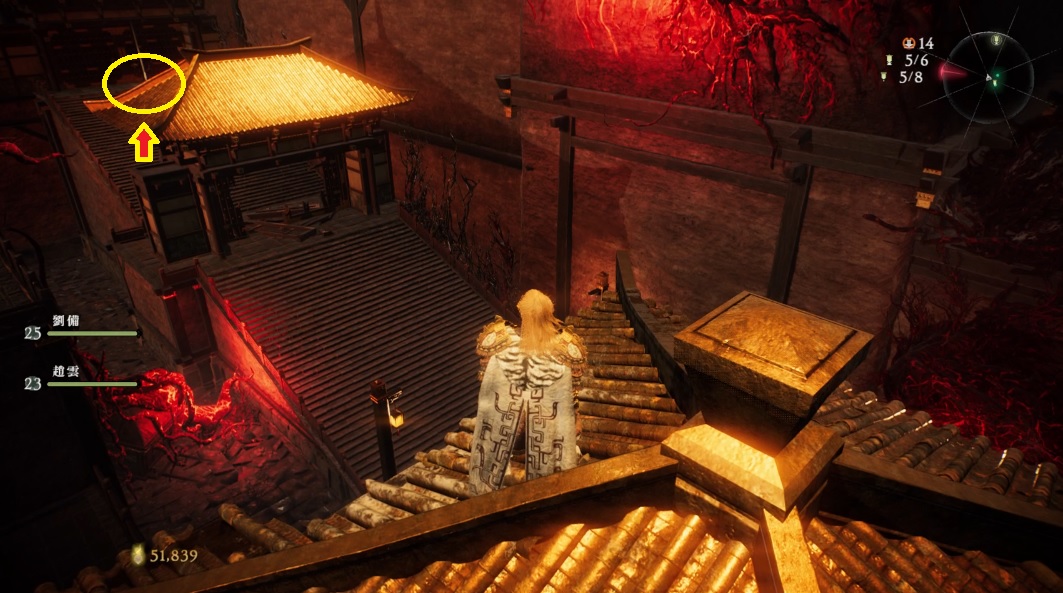The width and height of the screenshot is (1063, 593).
Task: Click the orange icon beside the 14 count
Action: pyautogui.click(x=908, y=43)
